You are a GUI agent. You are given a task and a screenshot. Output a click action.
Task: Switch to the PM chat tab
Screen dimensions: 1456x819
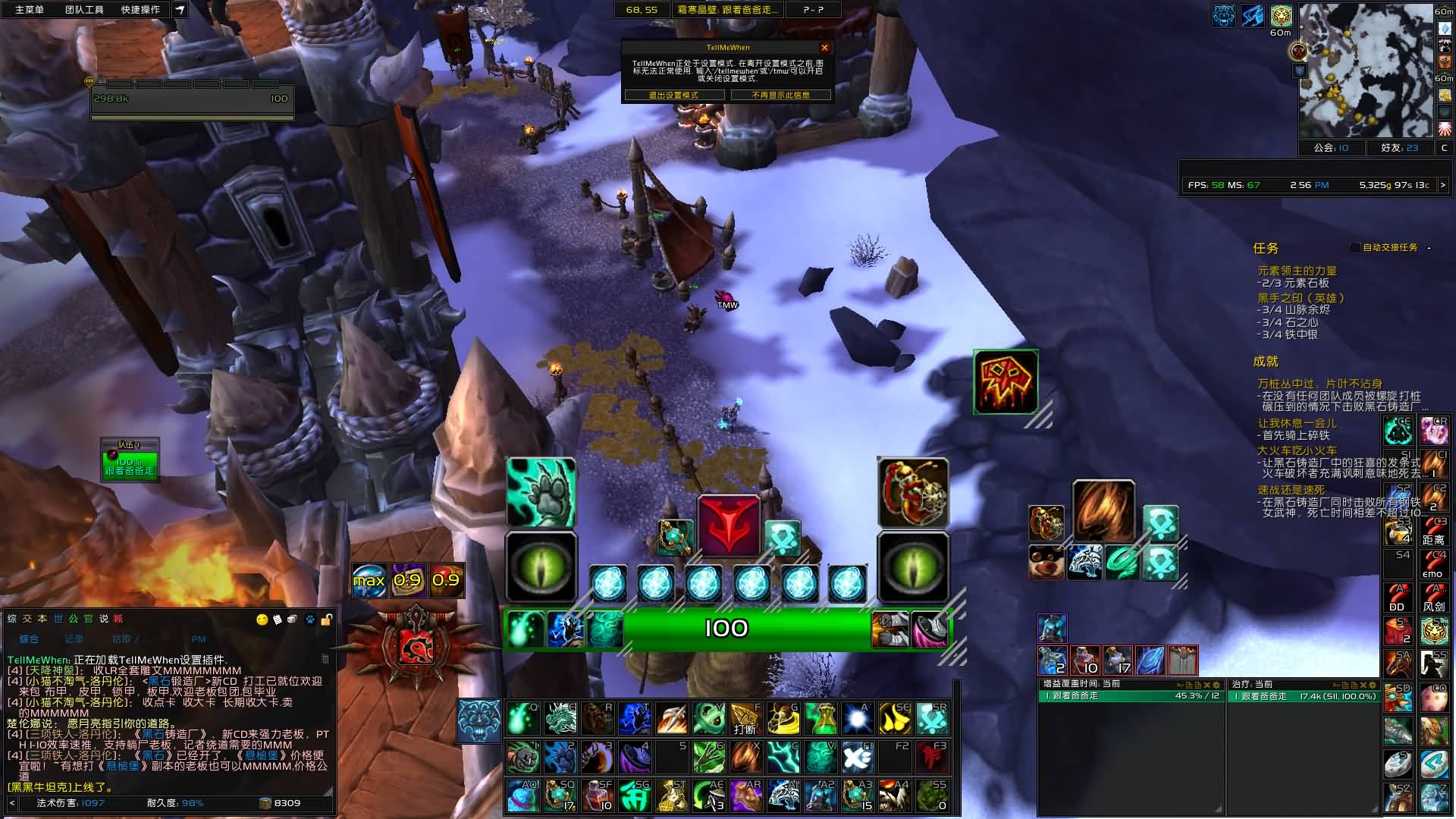(199, 639)
